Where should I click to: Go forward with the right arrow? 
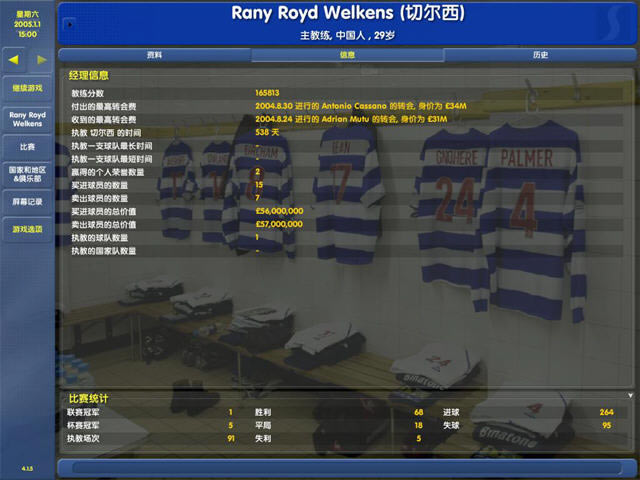click(x=41, y=60)
